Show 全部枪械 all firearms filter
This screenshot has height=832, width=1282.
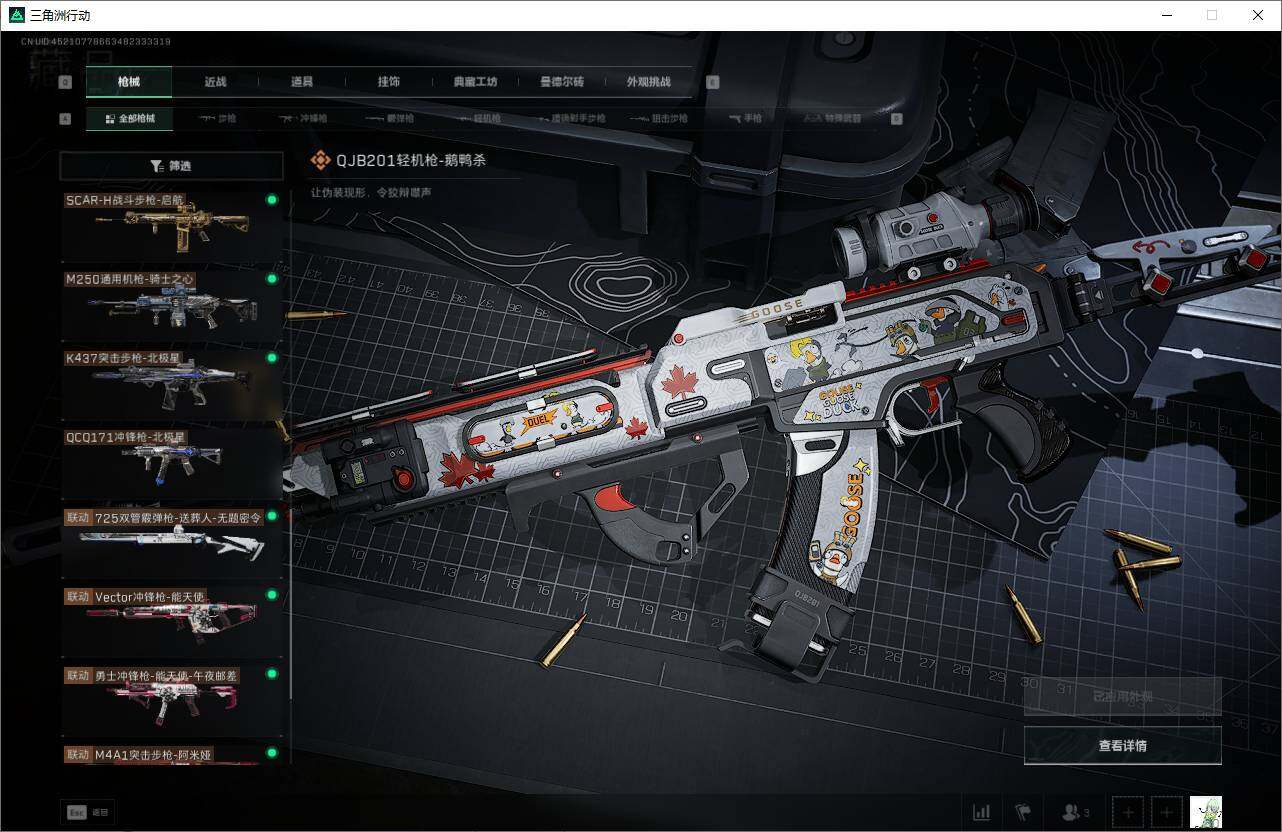point(129,119)
